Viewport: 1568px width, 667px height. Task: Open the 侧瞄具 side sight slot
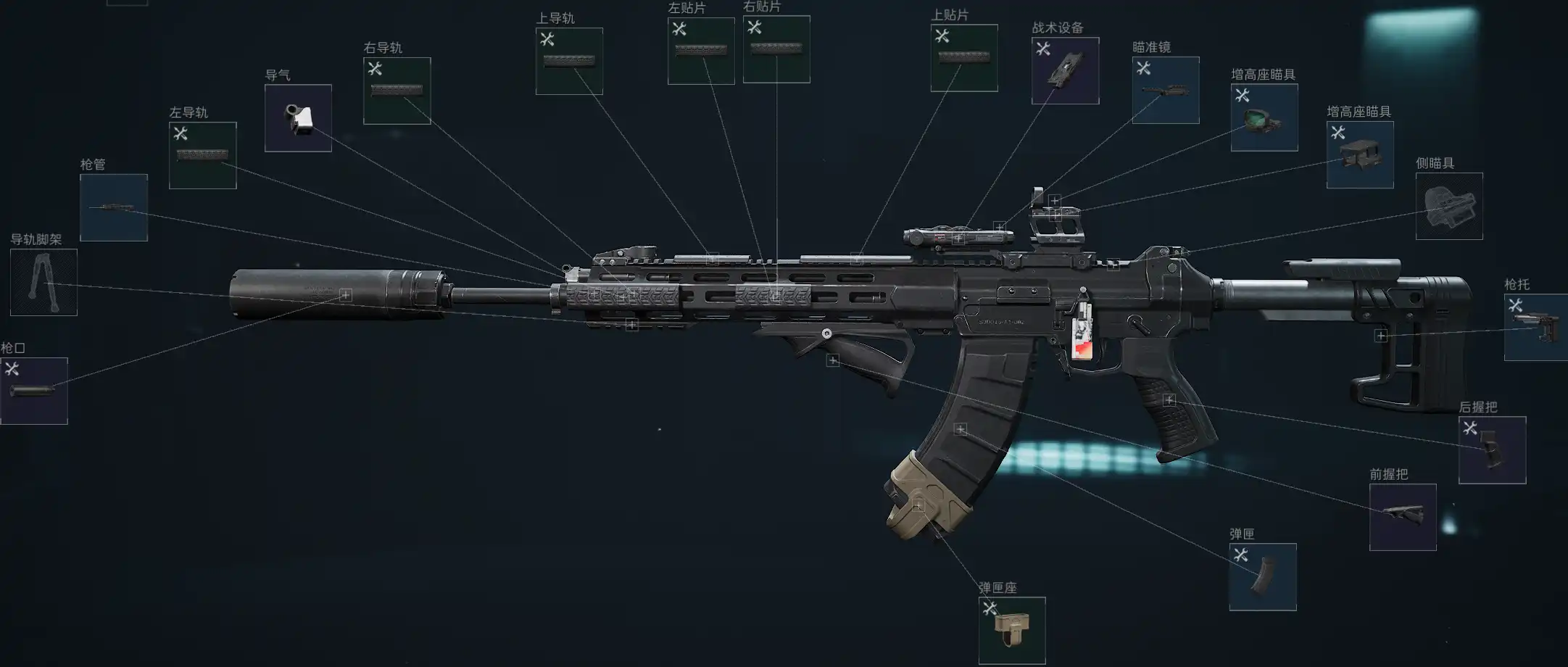tap(1449, 206)
